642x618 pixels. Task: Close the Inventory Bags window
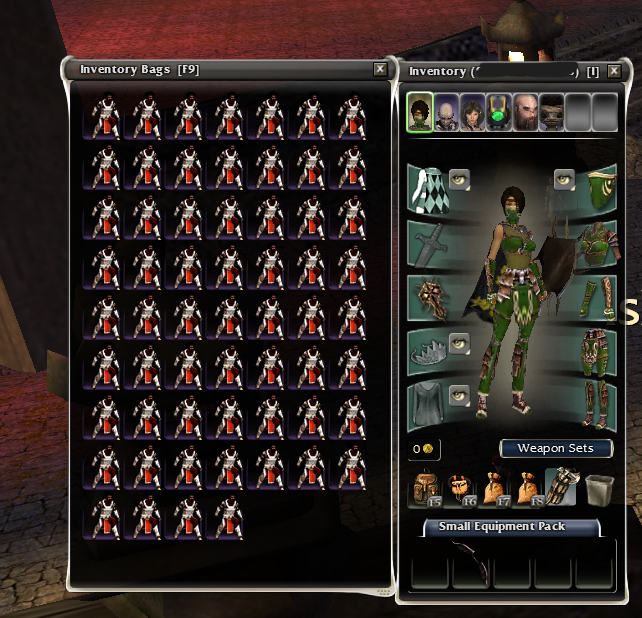(x=380, y=69)
